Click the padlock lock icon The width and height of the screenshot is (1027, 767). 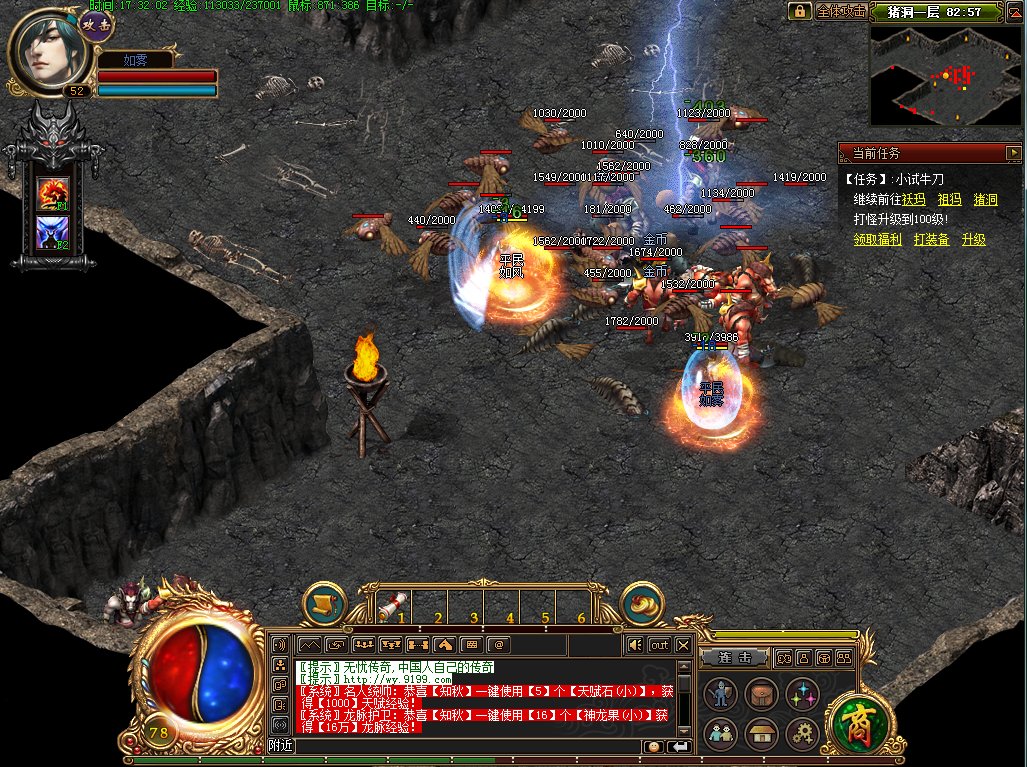799,12
